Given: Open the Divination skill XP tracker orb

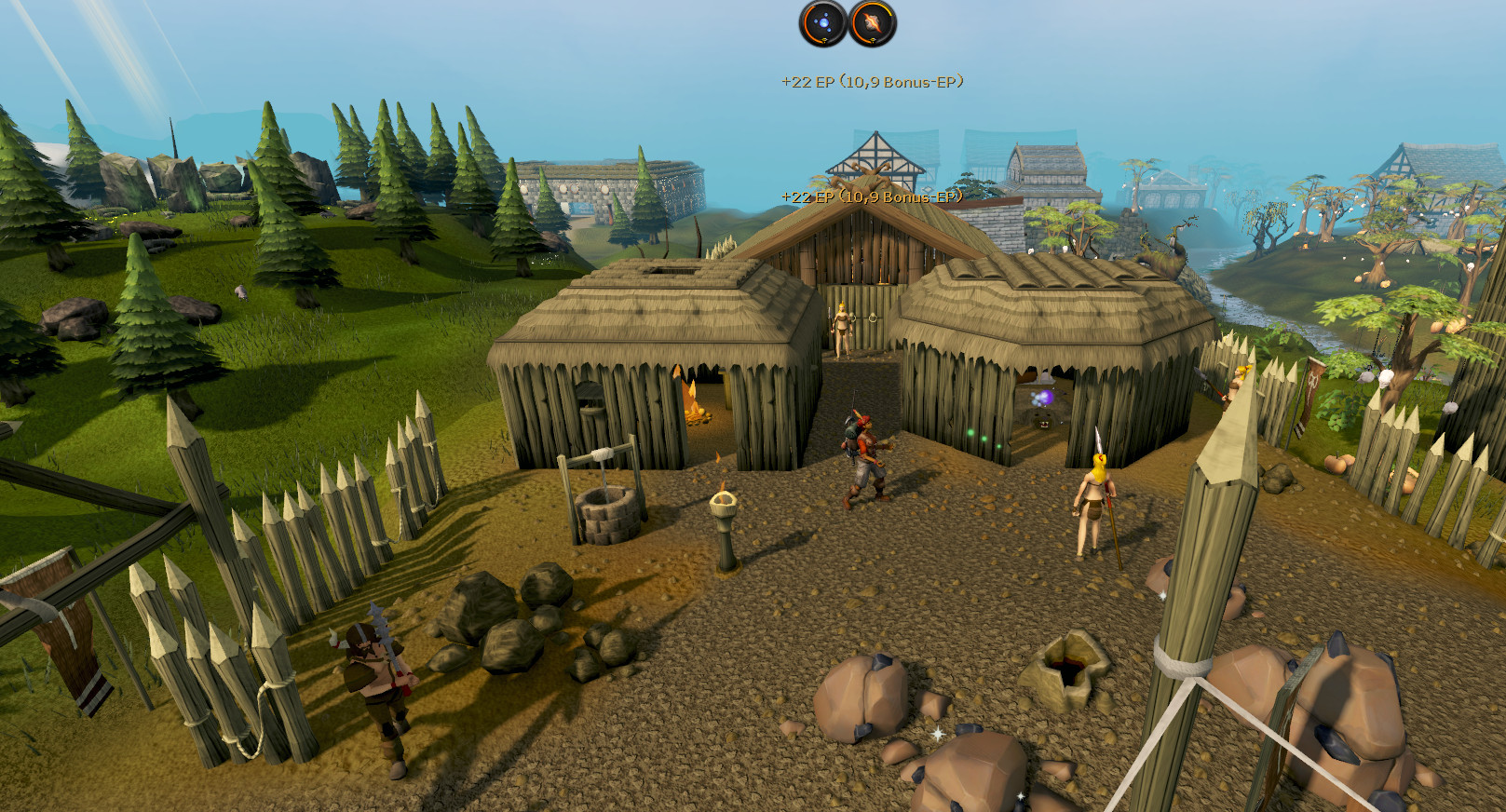Looking at the screenshot, I should [x=823, y=23].
